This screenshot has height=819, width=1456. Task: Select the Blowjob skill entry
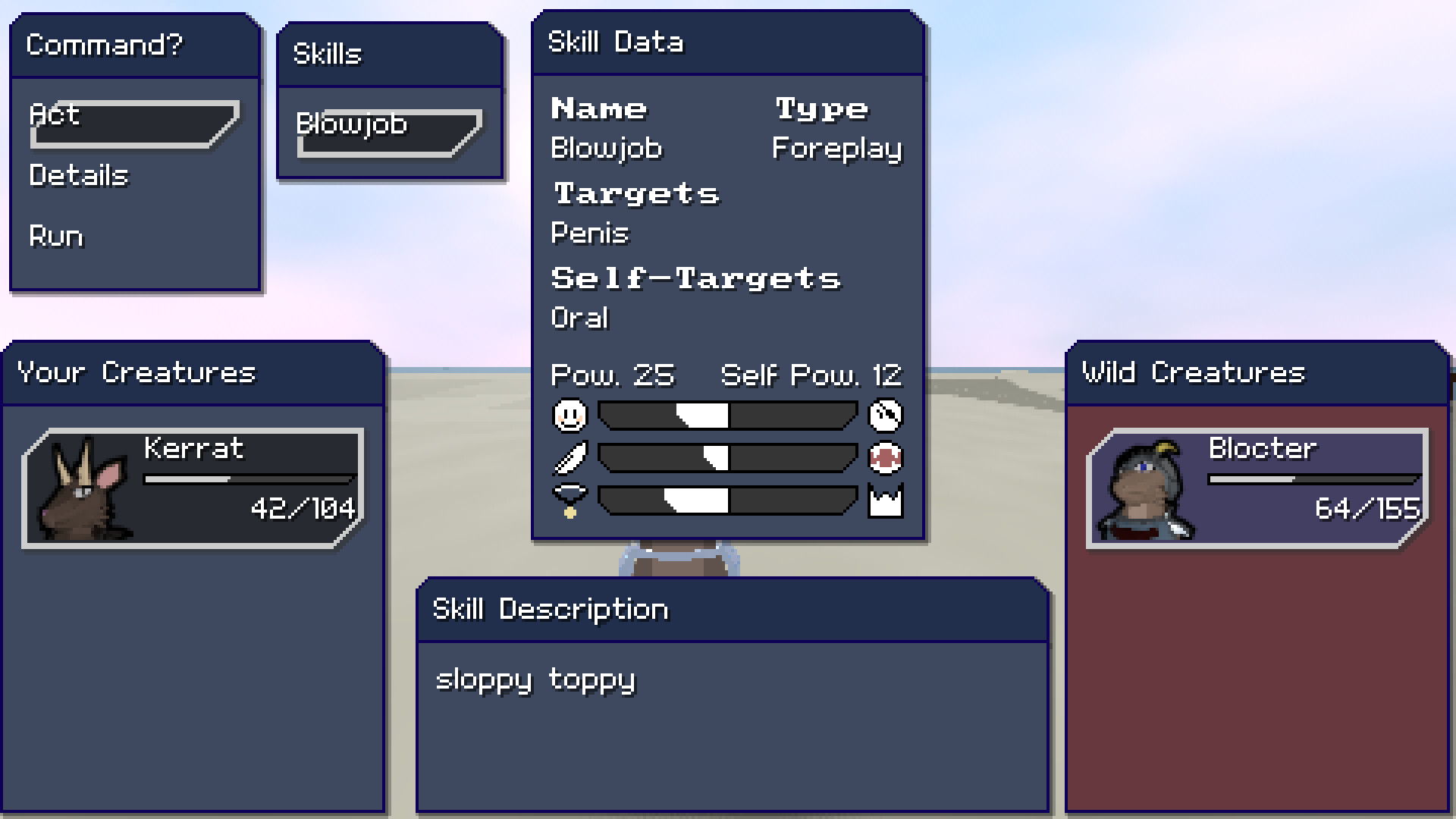tap(351, 124)
